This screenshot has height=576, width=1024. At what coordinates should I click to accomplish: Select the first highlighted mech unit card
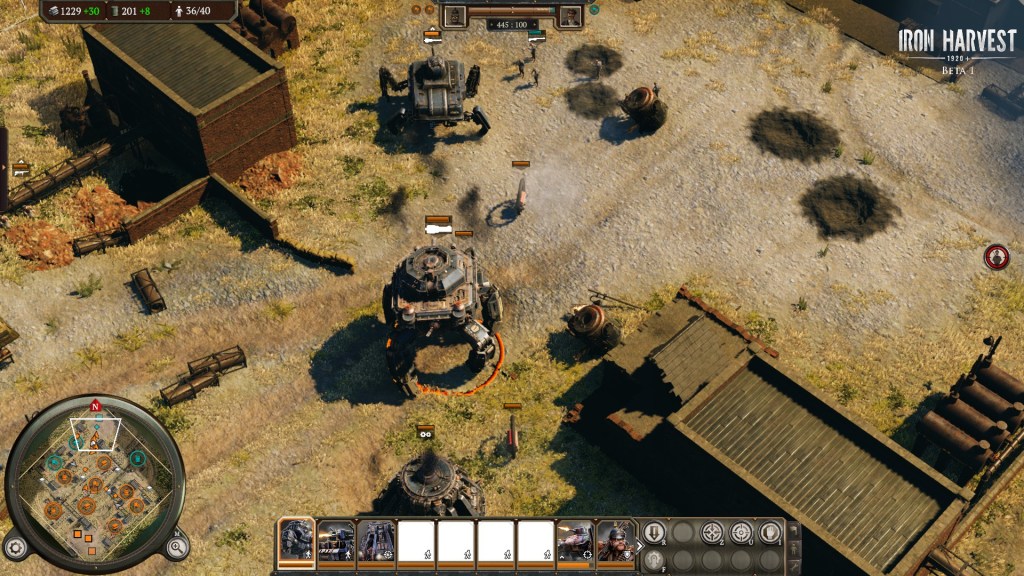296,541
